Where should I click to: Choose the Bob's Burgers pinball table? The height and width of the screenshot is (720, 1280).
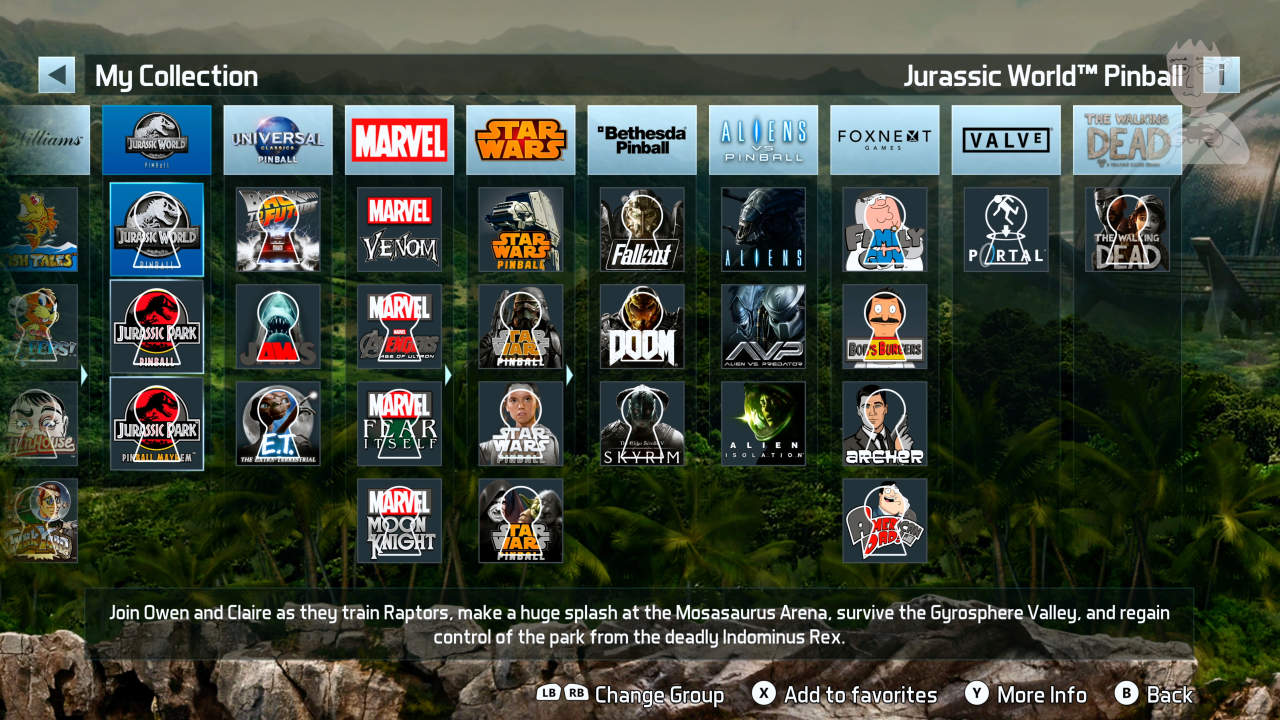[884, 327]
